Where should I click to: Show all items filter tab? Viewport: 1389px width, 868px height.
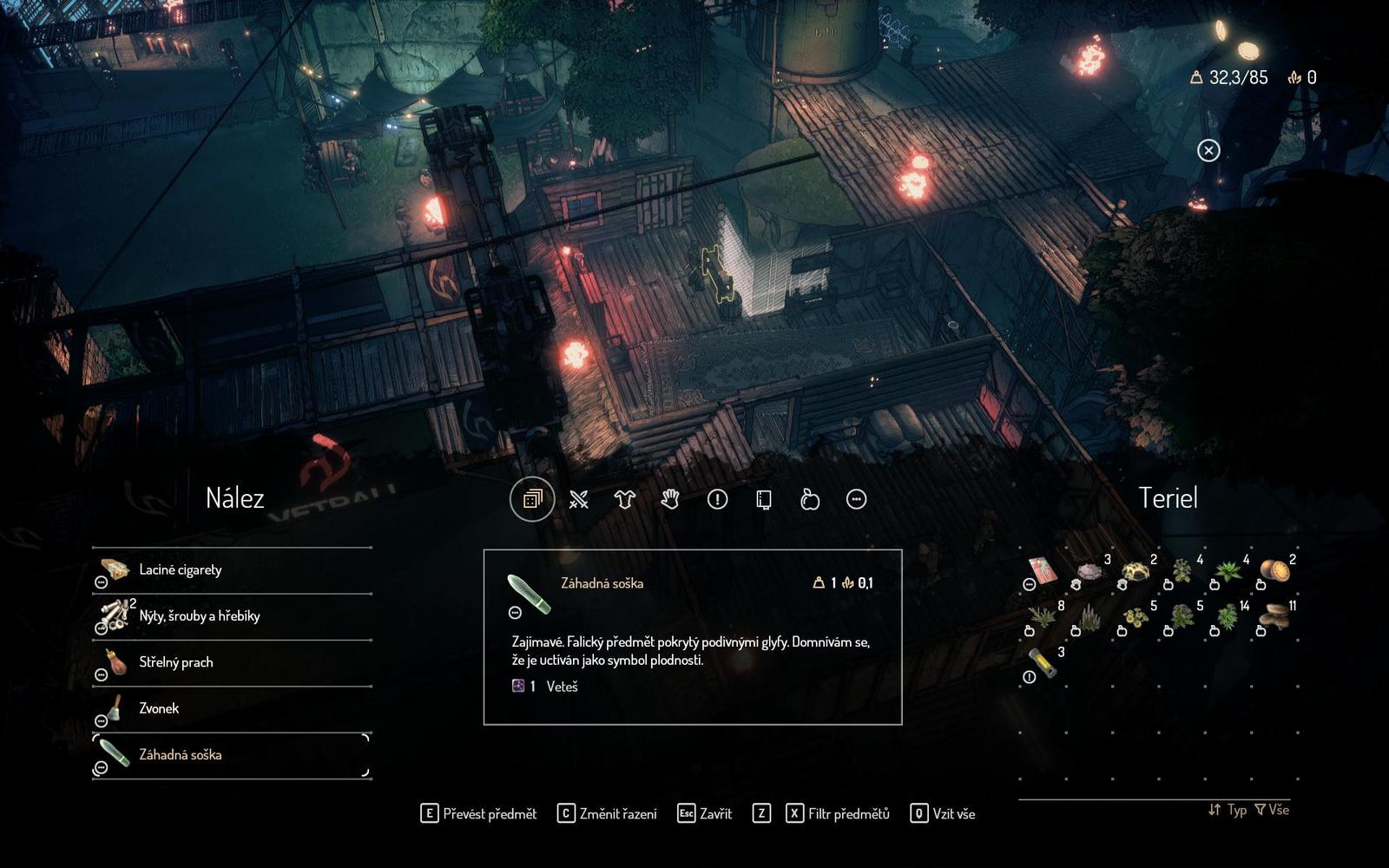click(x=532, y=499)
